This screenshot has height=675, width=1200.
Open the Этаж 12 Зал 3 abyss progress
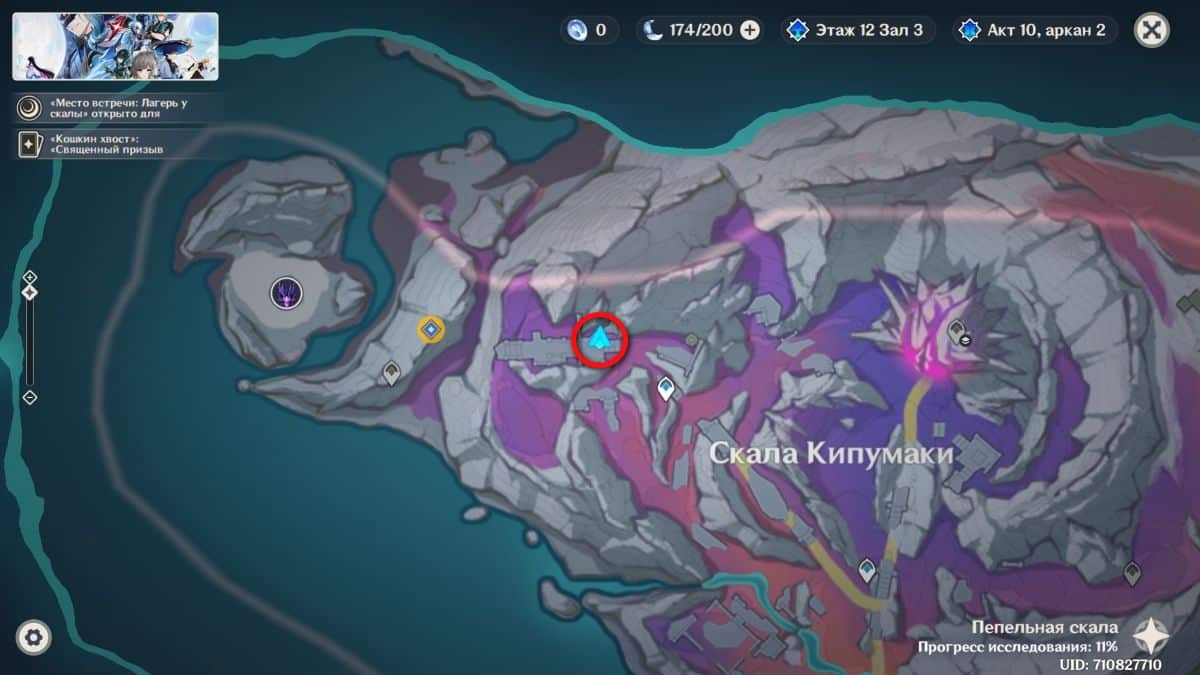pyautogui.click(x=859, y=30)
